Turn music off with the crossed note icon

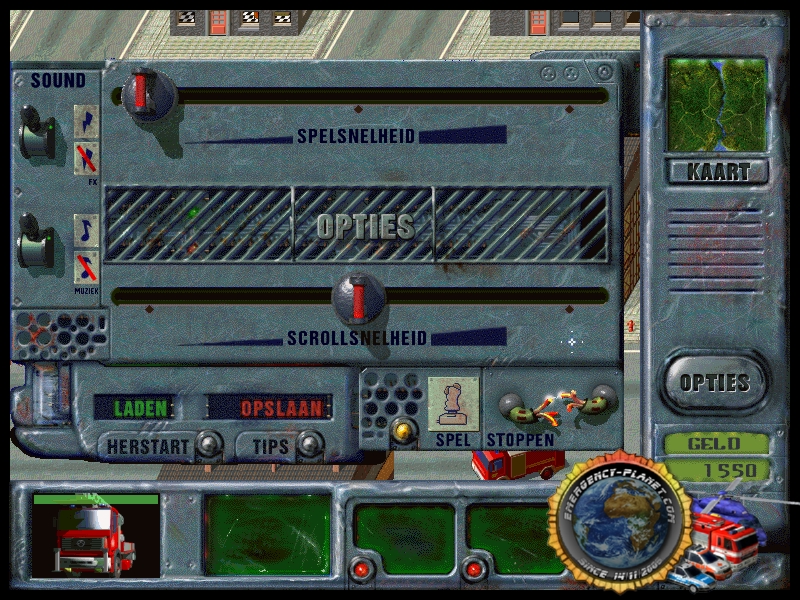point(87,267)
